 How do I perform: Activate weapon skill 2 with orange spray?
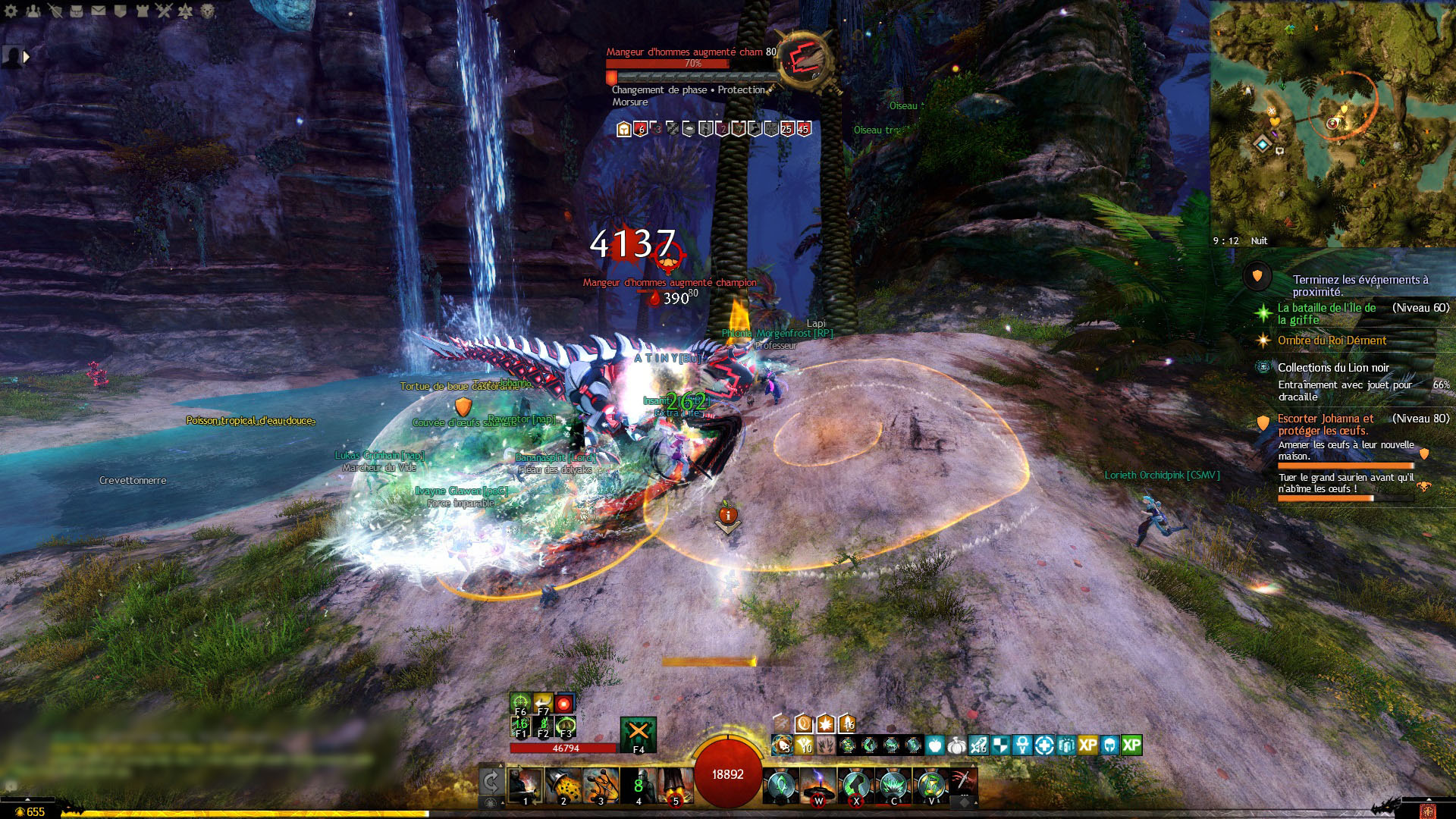pos(563,786)
